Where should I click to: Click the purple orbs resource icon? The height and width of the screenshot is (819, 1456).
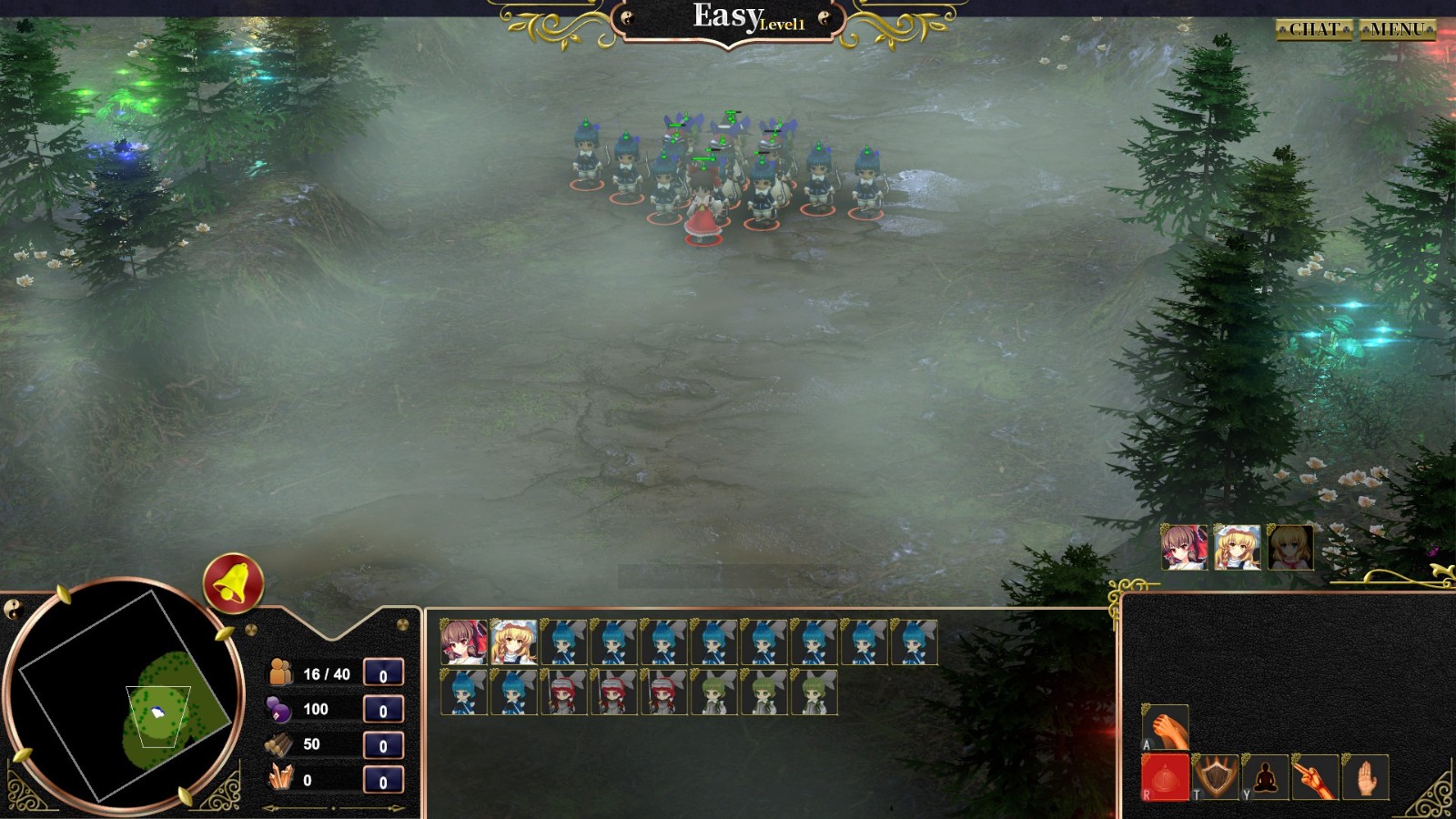(x=278, y=707)
